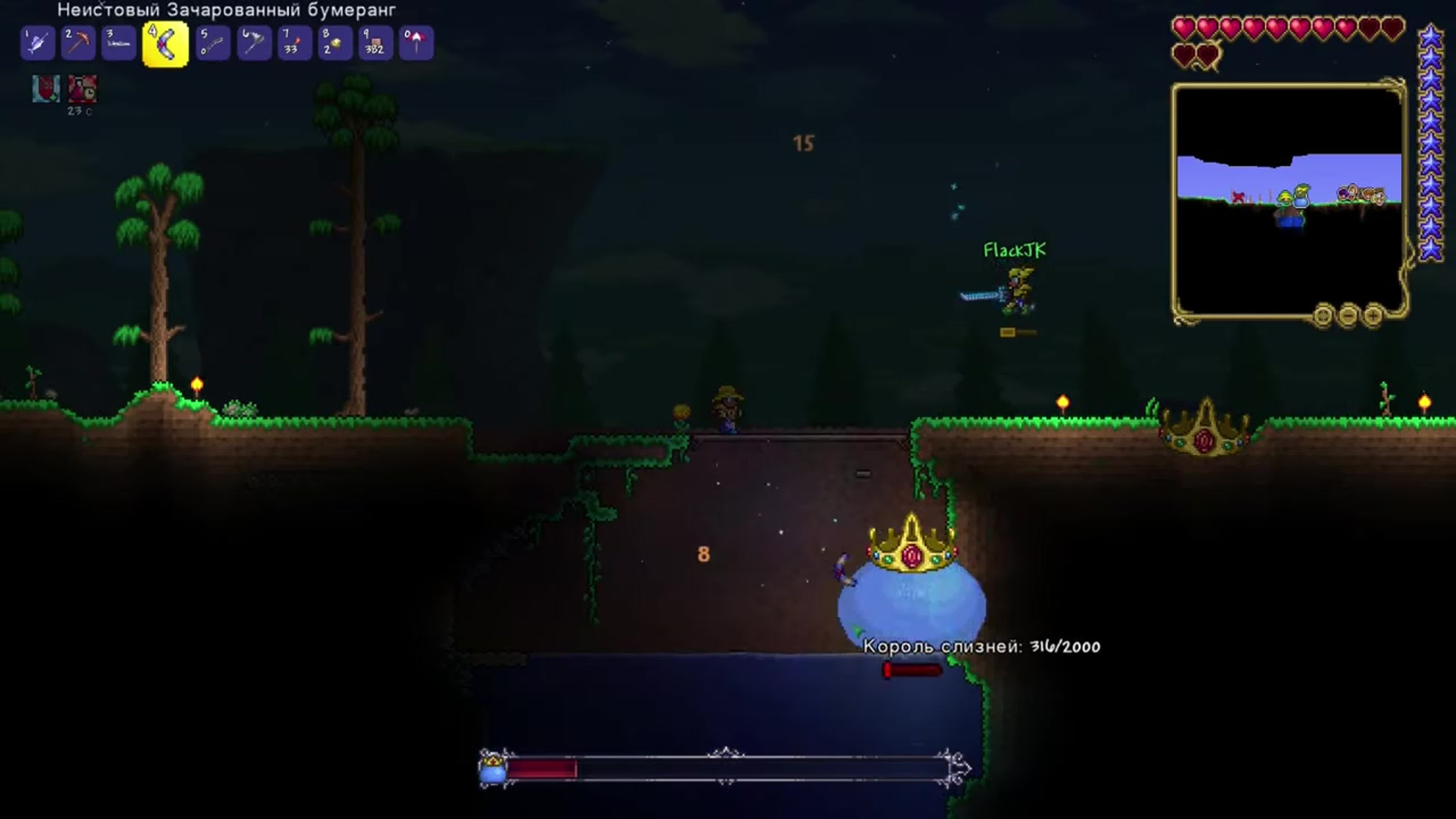This screenshot has width=1456, height=819.
Task: Equip the umbrella in slot 0
Action: click(416, 43)
